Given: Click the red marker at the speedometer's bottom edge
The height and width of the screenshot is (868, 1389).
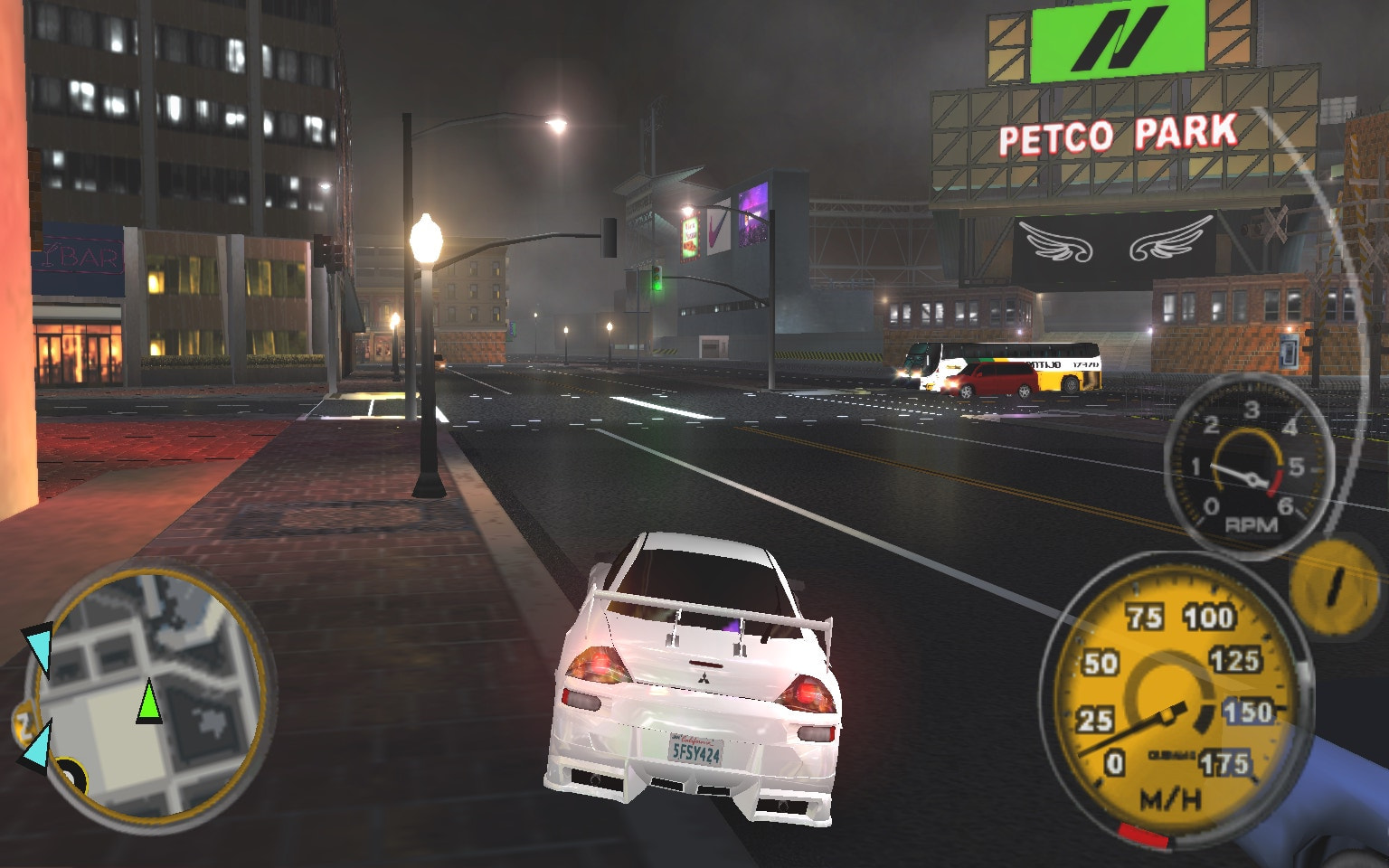Looking at the screenshot, I should [x=1143, y=835].
